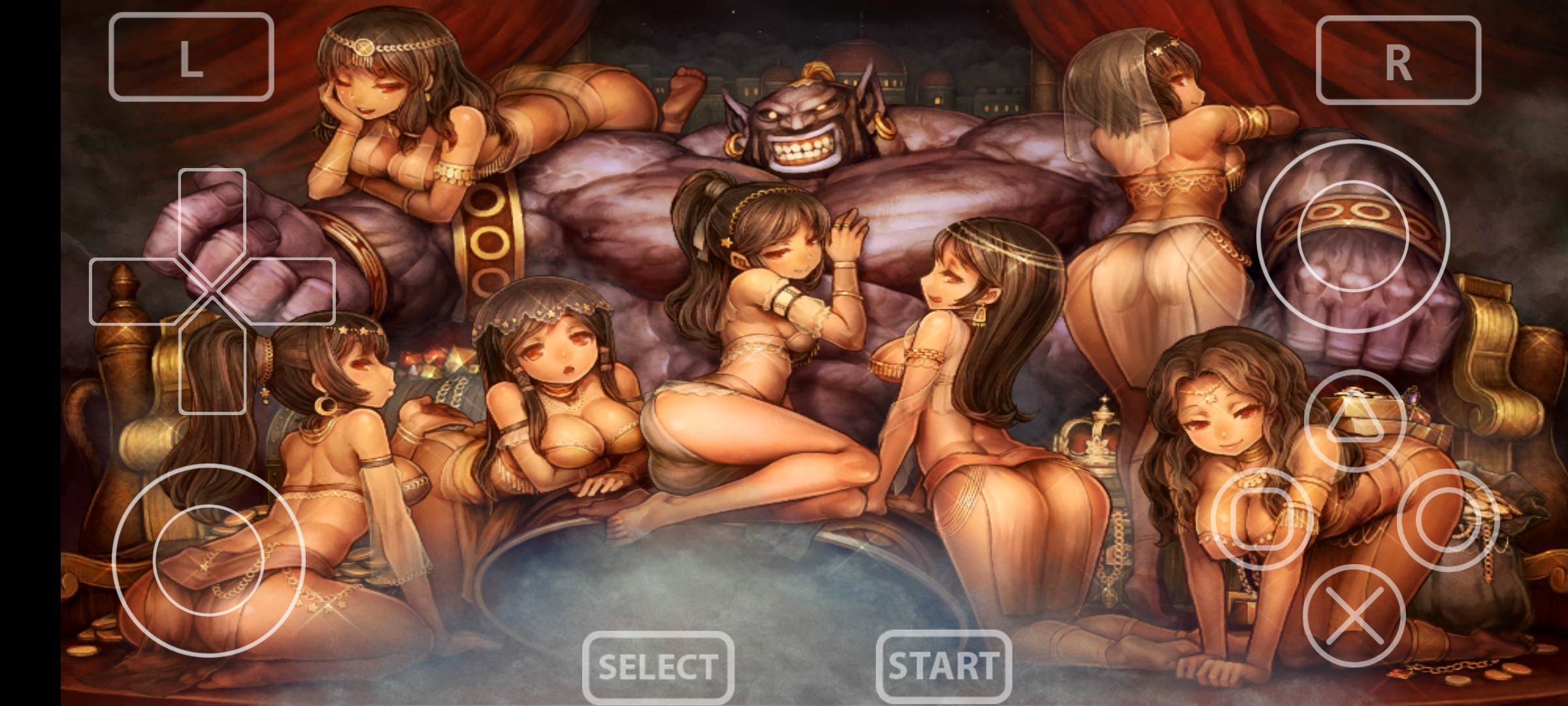The image size is (1568, 706).
Task: Tap the R shoulder button overlay
Action: [1397, 60]
